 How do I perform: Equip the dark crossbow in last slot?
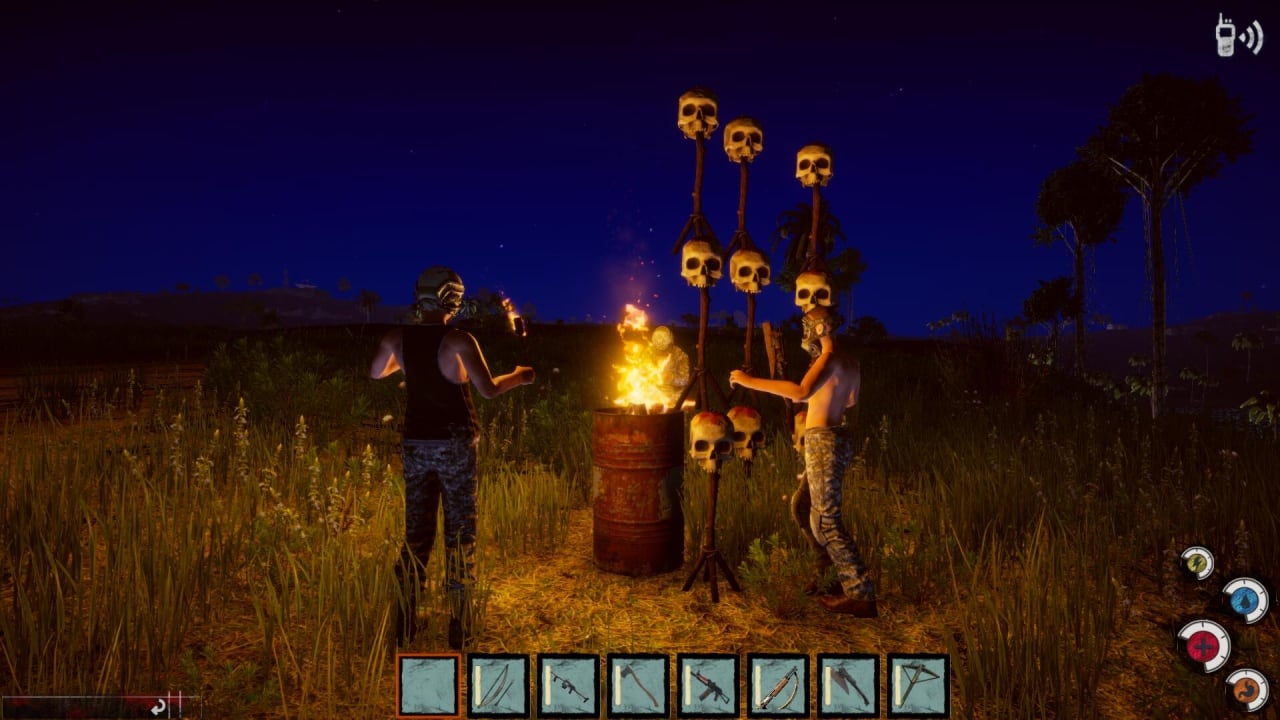click(x=918, y=685)
